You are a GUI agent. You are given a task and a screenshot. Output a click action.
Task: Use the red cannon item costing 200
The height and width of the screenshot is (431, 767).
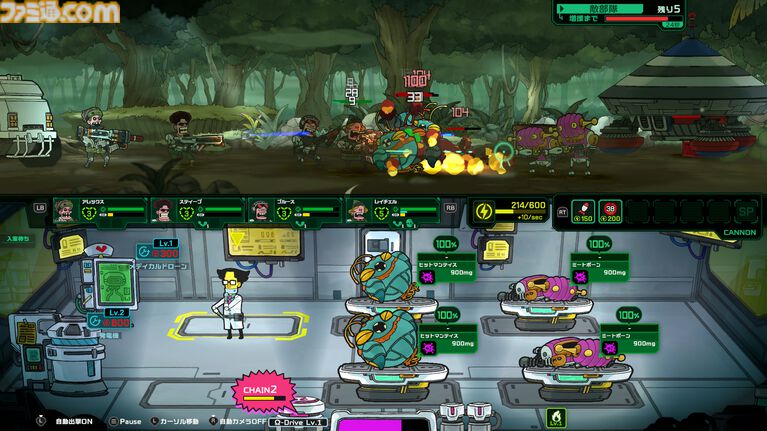click(x=610, y=210)
